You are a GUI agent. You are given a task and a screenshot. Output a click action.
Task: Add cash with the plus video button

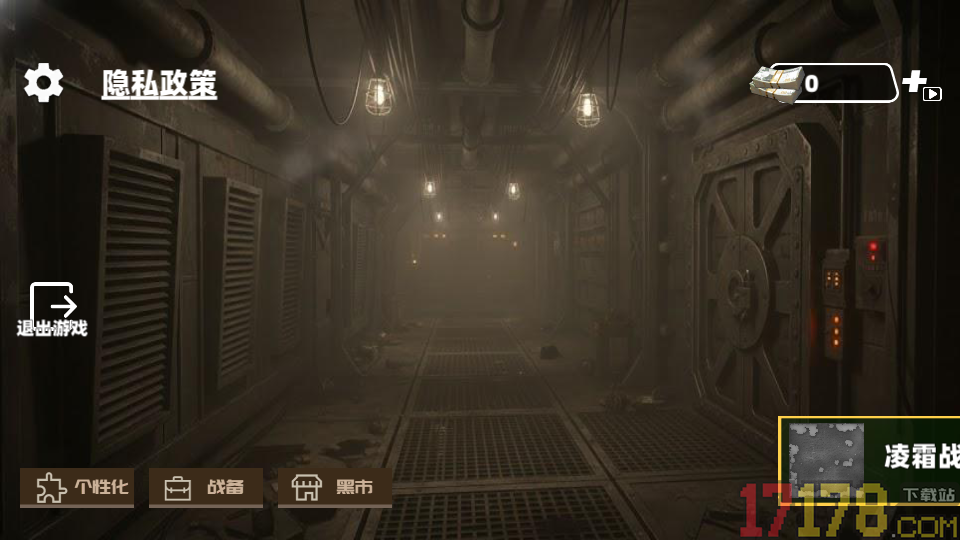point(921,85)
